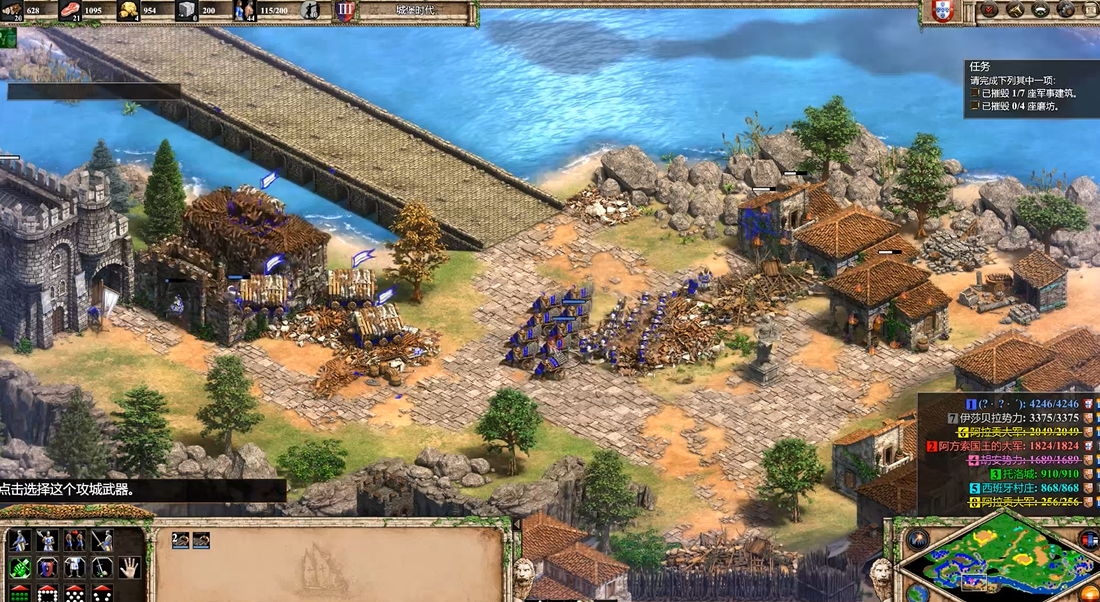1100x602 pixels.
Task: Select the crossed-swords shield defensive stance
Action: (47, 567)
